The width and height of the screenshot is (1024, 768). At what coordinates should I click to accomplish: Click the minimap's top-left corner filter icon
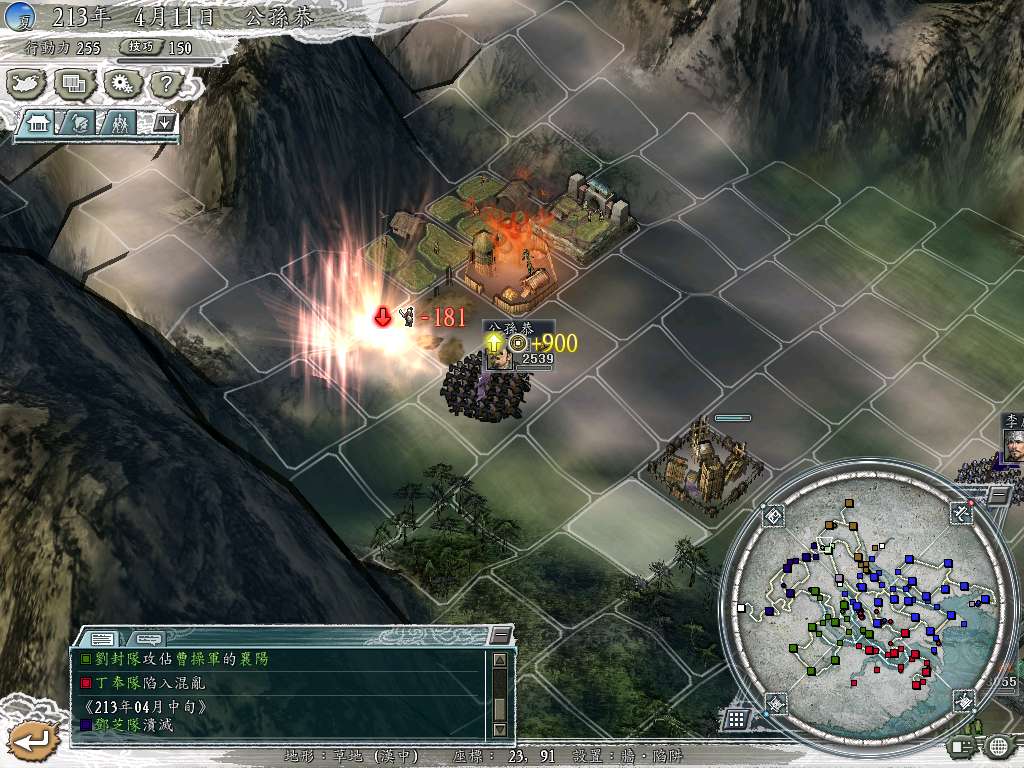[774, 516]
